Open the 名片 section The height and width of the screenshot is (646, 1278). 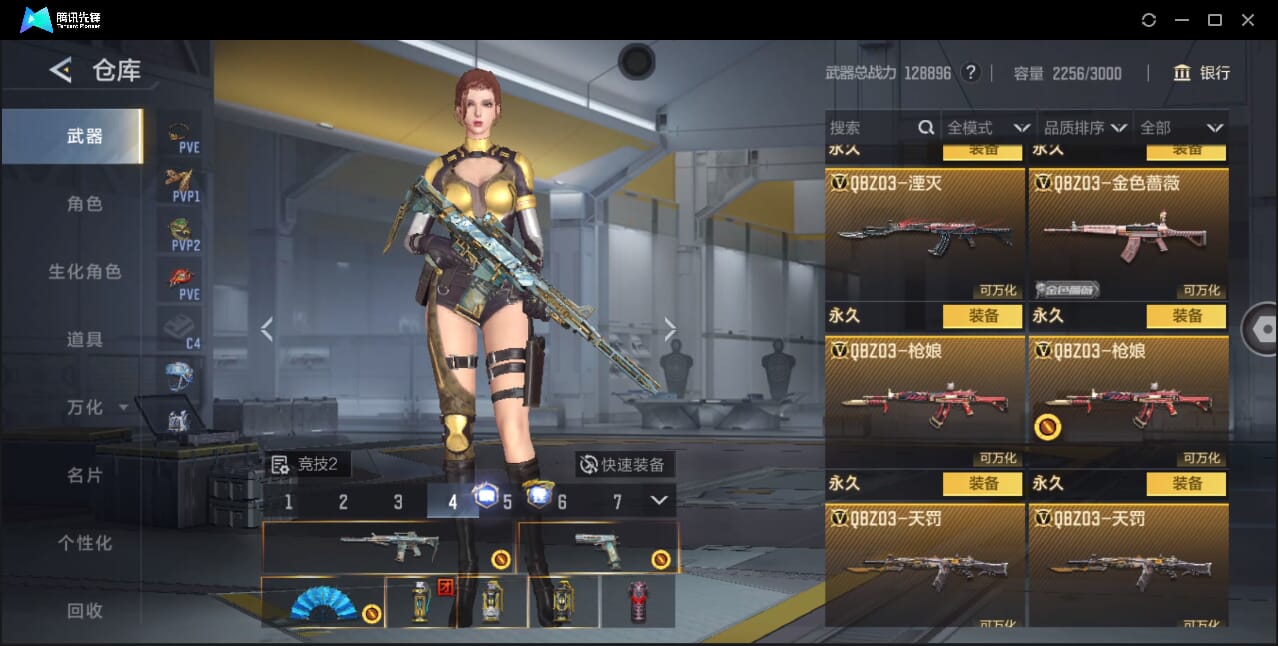tap(85, 475)
